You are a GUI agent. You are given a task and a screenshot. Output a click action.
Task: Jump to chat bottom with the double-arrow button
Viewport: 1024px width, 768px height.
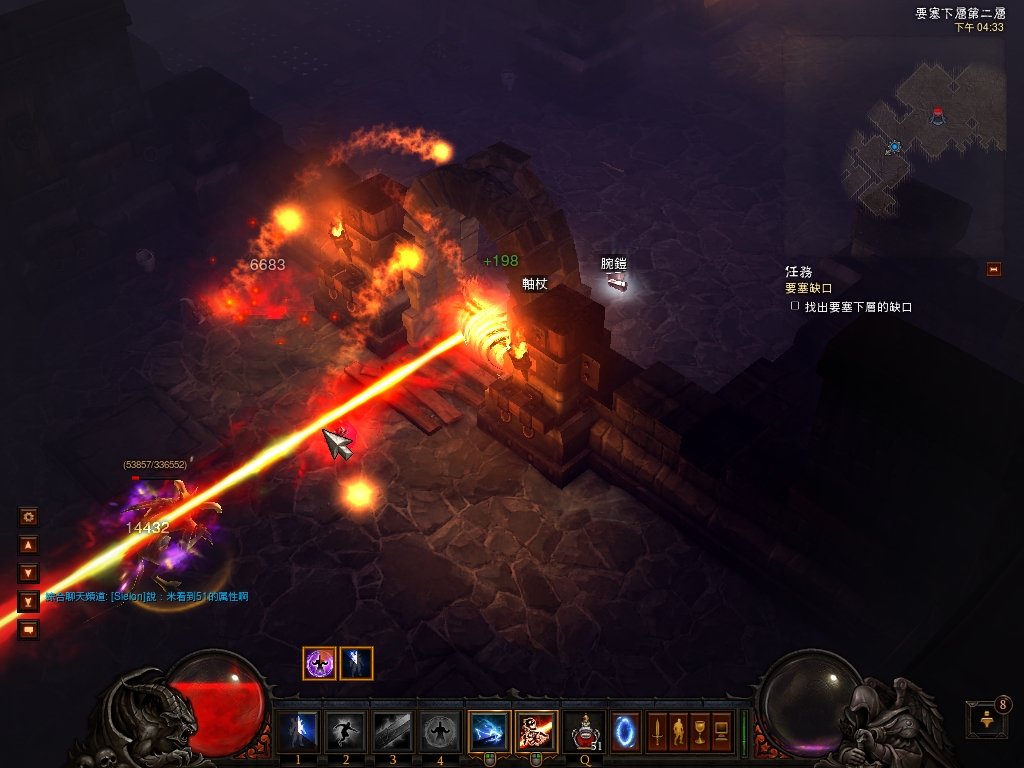pyautogui.click(x=29, y=601)
